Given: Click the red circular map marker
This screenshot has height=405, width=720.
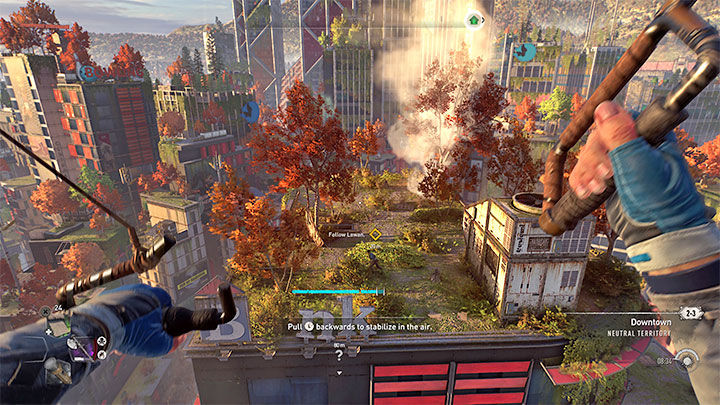Looking at the screenshot, I should [88, 71].
